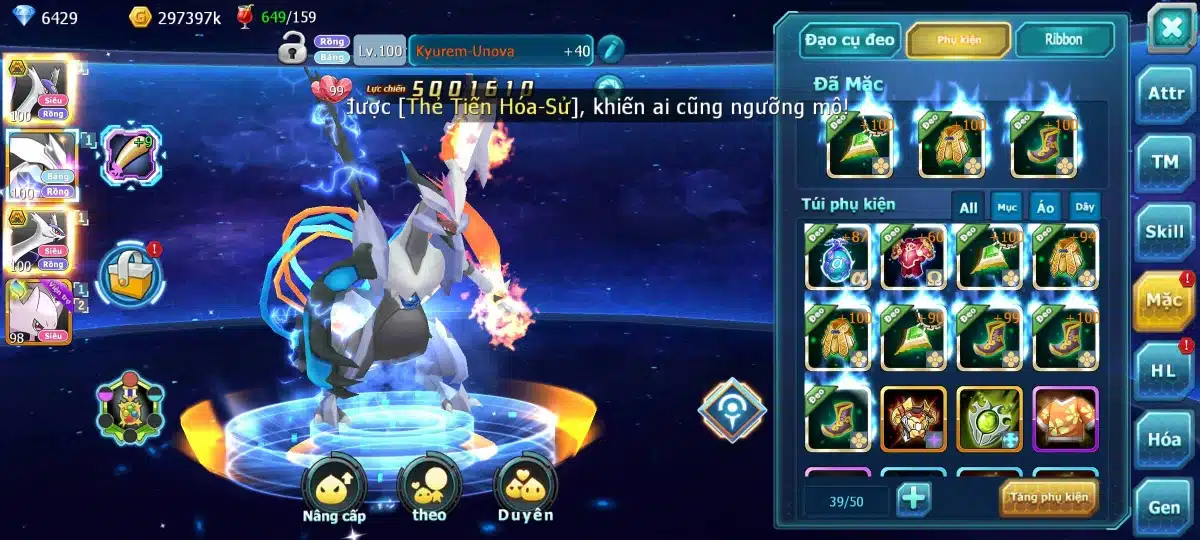
Task: Tap the Nâng cấp upgrade button
Action: pyautogui.click(x=334, y=486)
